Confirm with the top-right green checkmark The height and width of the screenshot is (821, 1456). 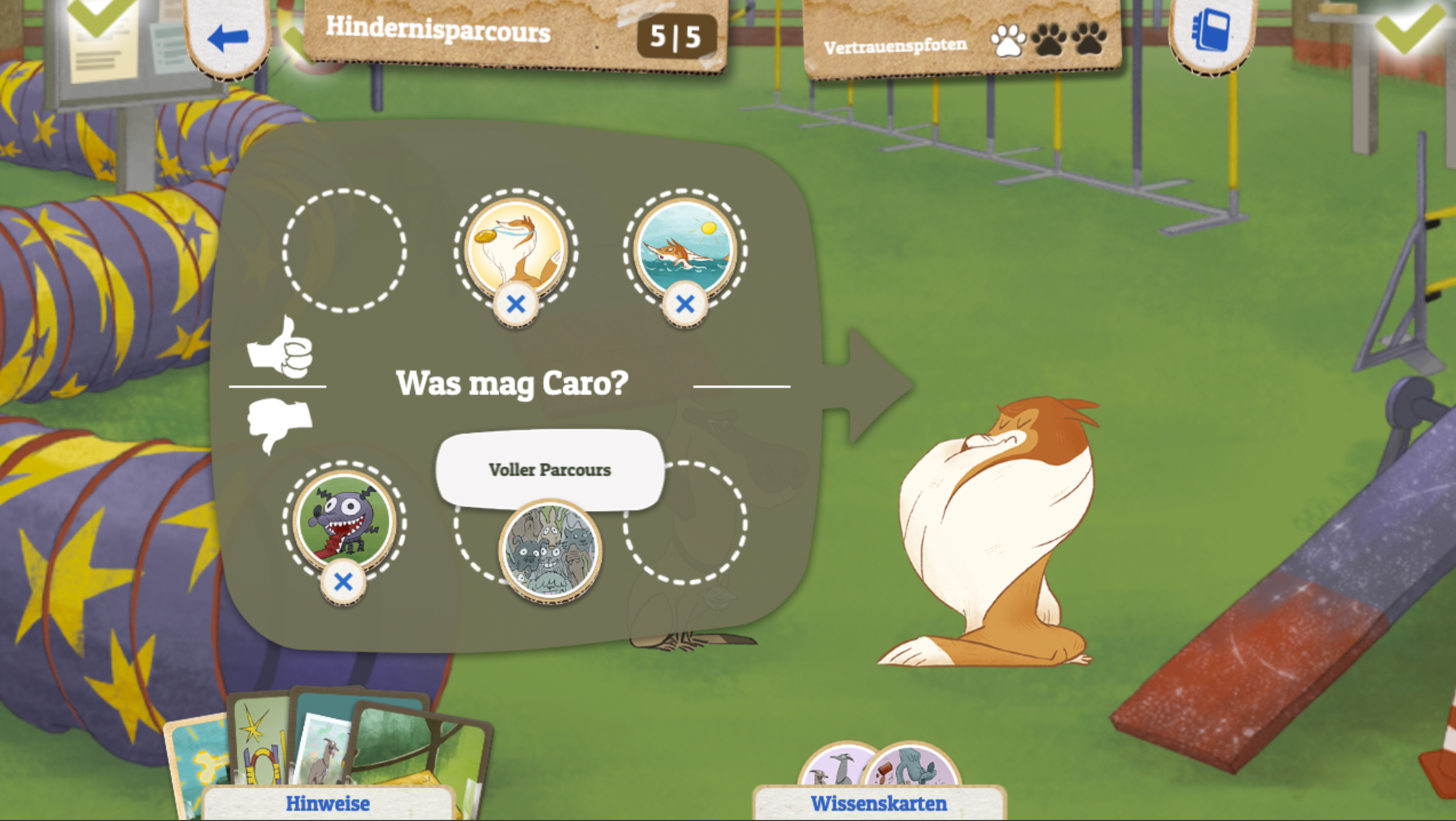(x=1409, y=26)
